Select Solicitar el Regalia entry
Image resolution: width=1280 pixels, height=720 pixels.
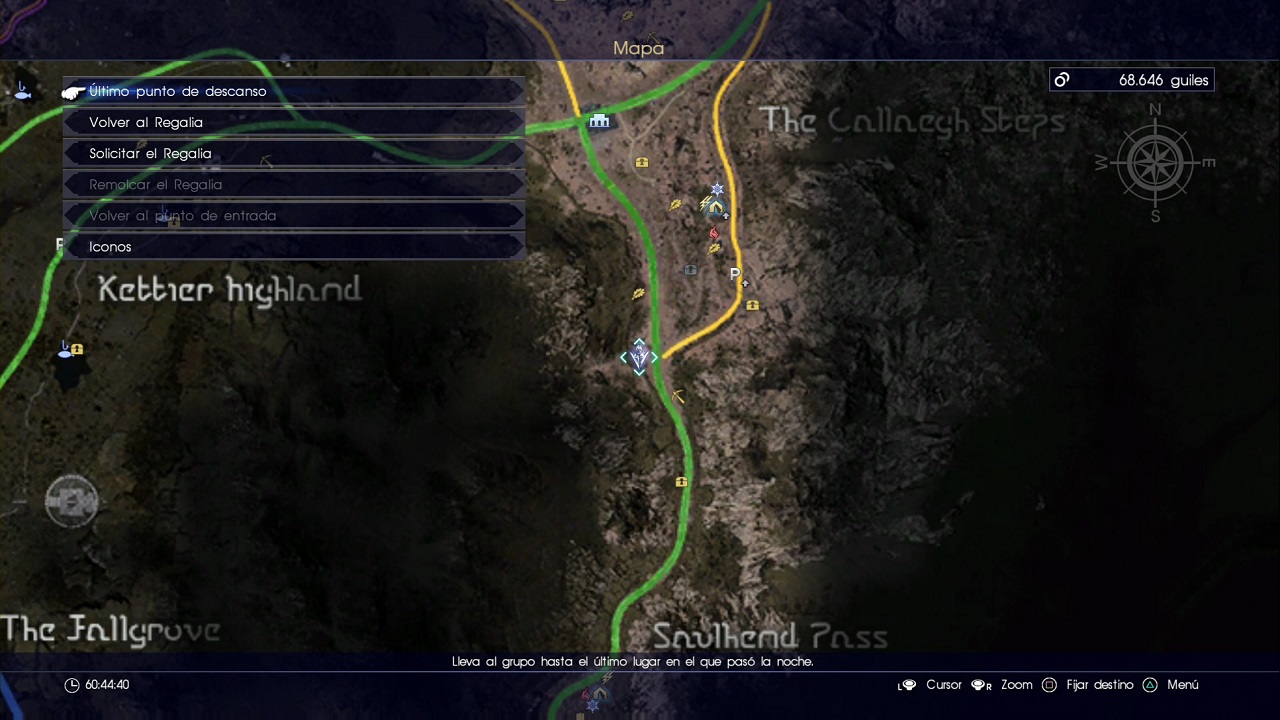pos(293,153)
